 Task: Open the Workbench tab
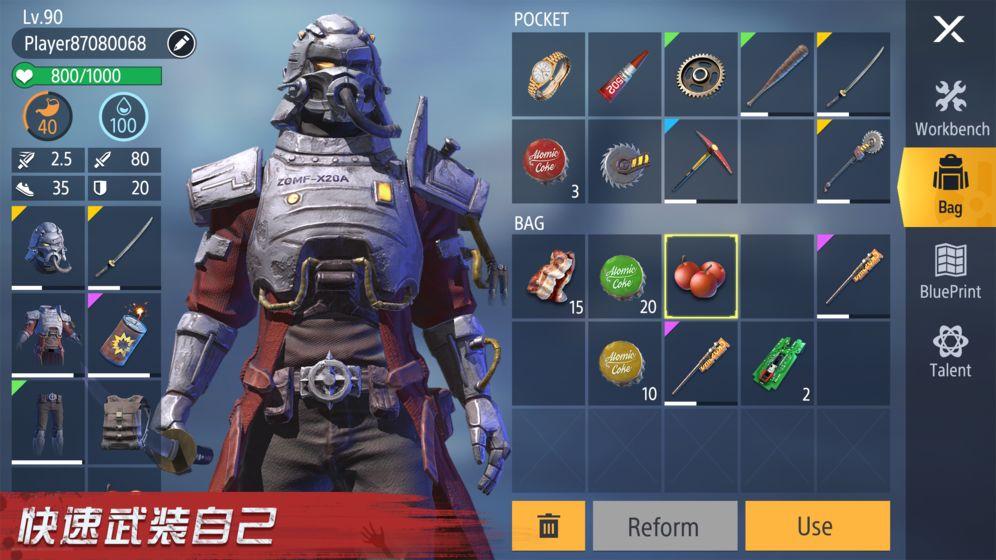(951, 108)
